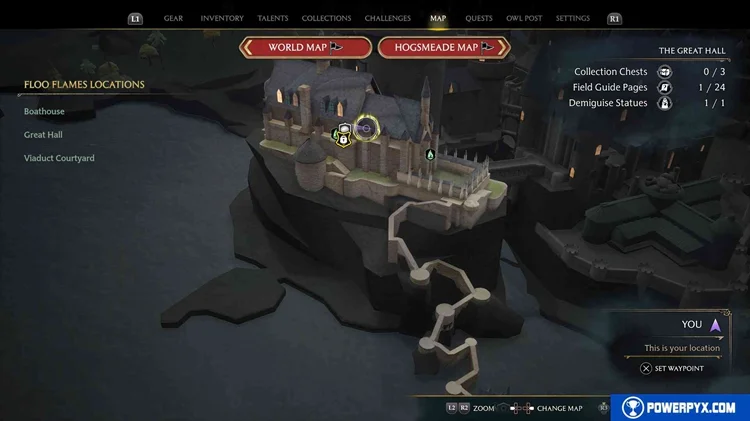
Task: Show the Challenges tab
Action: tap(387, 18)
